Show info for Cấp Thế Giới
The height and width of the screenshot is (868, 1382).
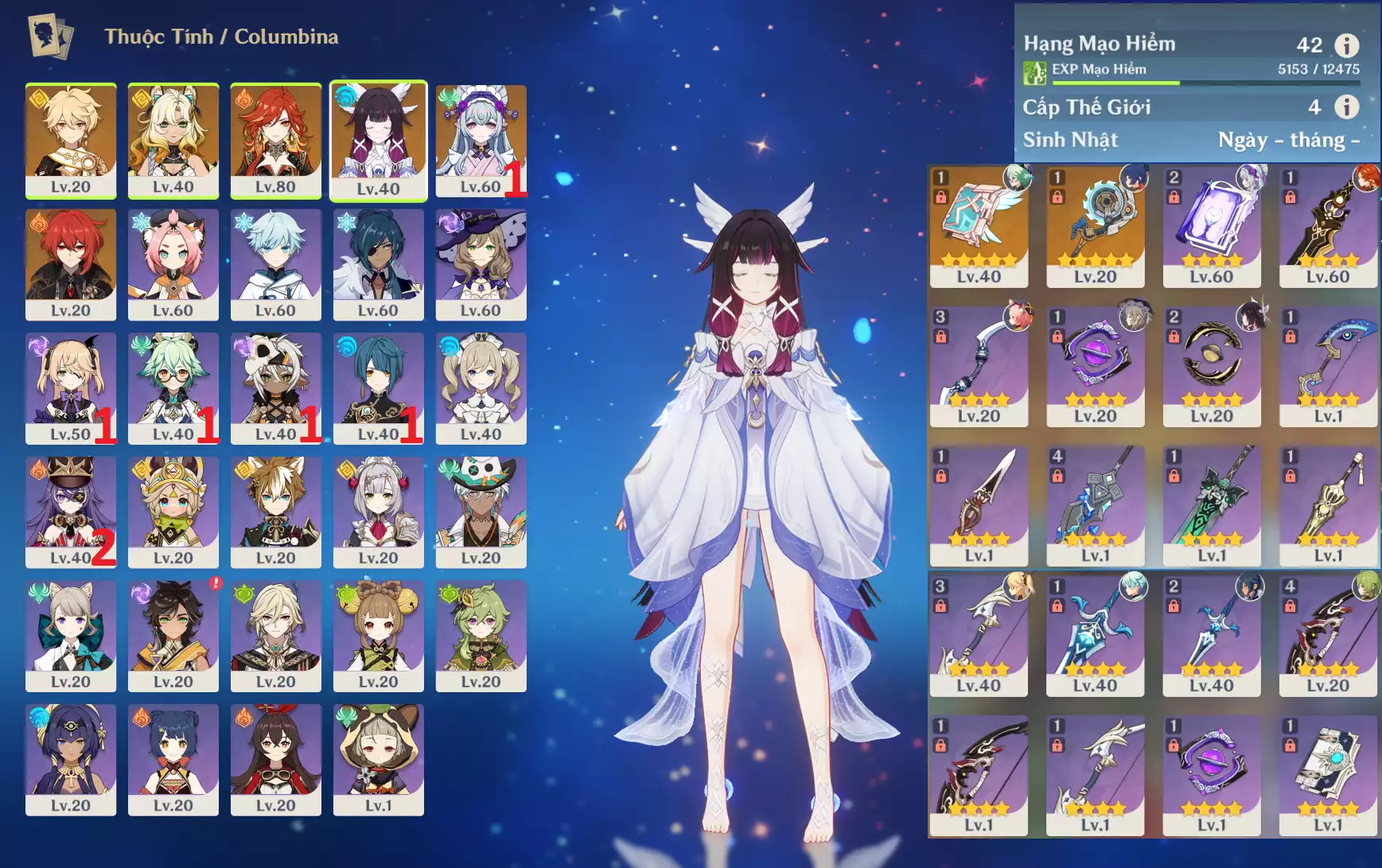point(1346,107)
